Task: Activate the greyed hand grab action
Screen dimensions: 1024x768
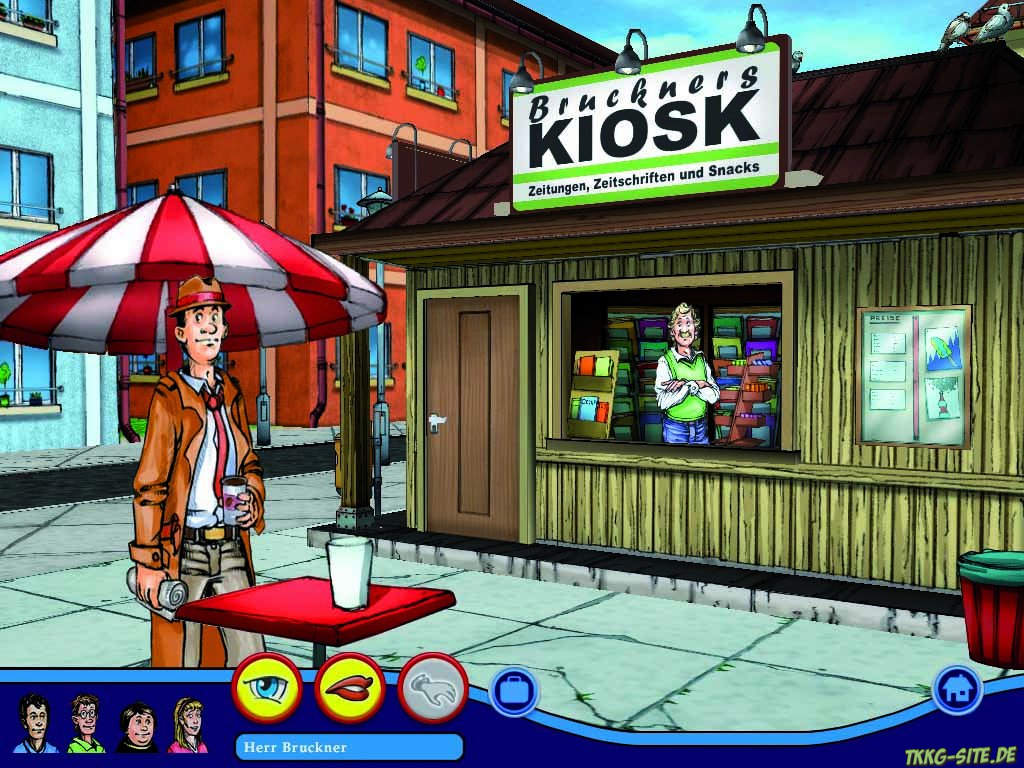Action: click(x=433, y=688)
